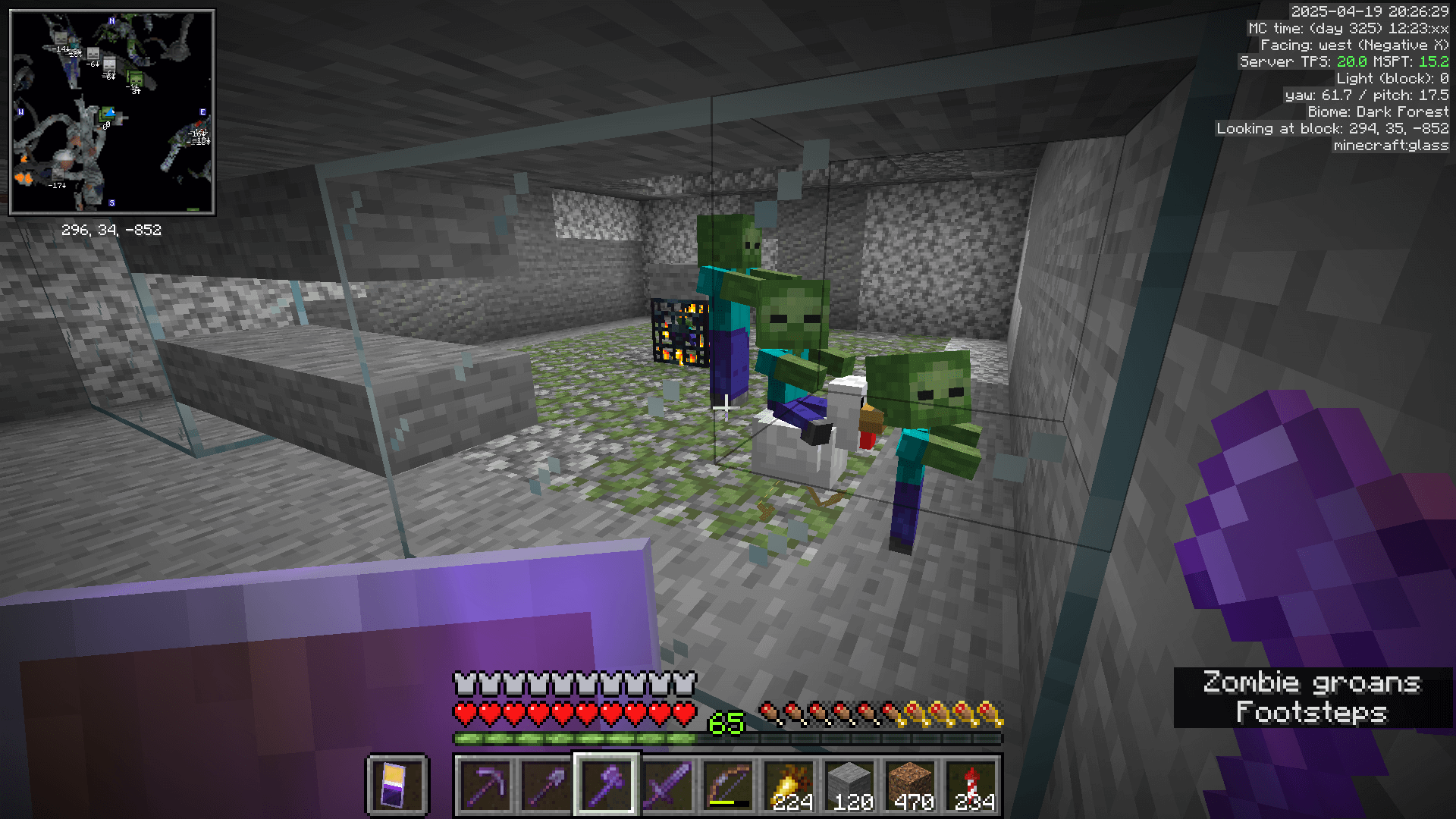Click the item in the offhand slot
This screenshot has height=819, width=1456.
(x=397, y=785)
